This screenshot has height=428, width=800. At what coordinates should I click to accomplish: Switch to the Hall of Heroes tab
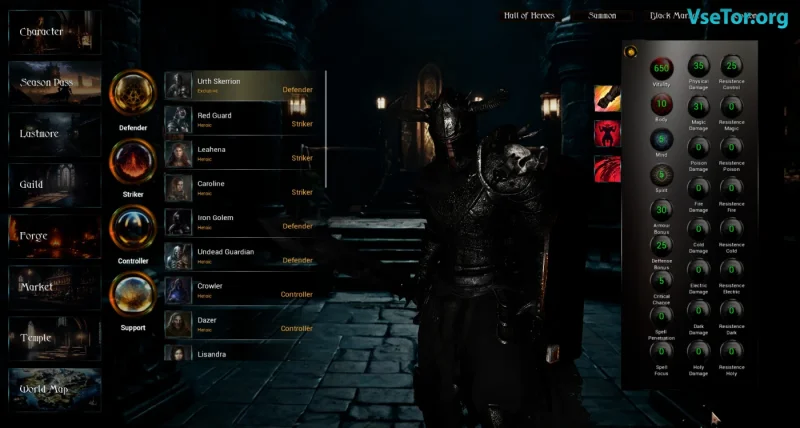click(529, 15)
